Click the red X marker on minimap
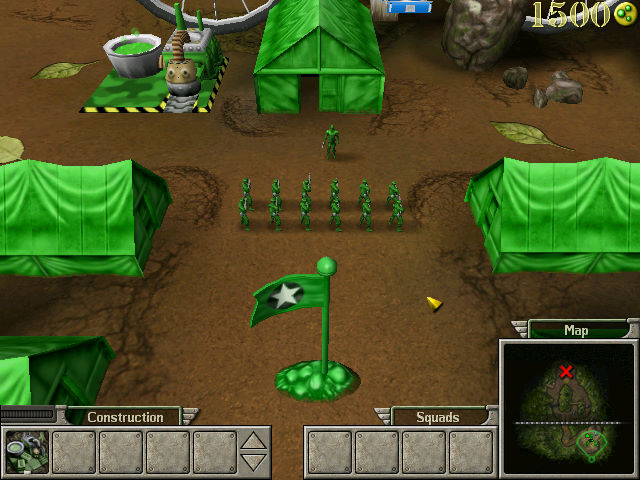 click(x=567, y=372)
